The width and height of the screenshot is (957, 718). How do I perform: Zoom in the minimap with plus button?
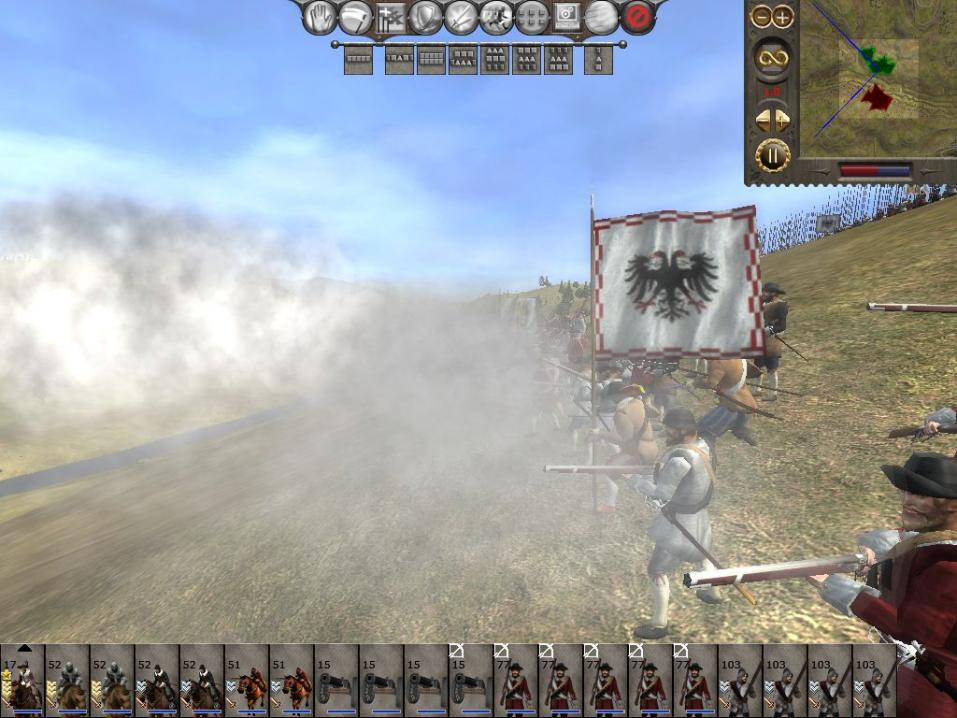click(x=782, y=16)
